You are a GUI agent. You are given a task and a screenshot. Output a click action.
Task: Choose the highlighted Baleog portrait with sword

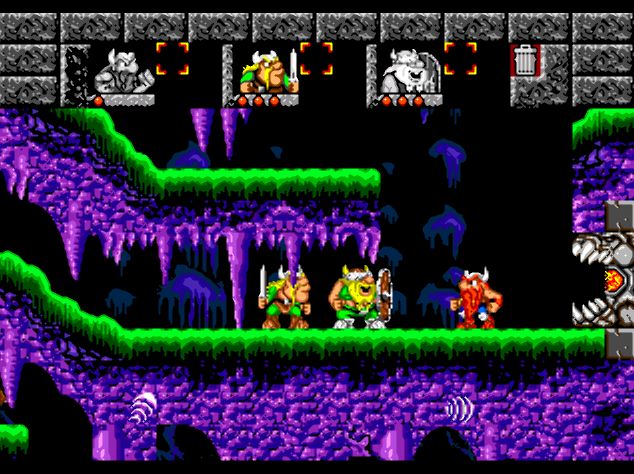(x=263, y=71)
